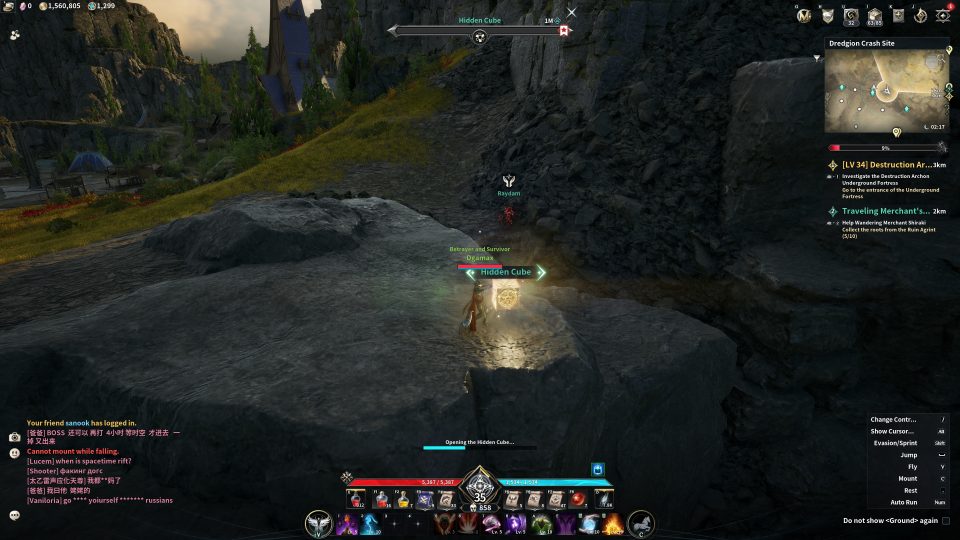Click the left arrow beside Hidden Cube label
Image resolution: width=960 pixels, height=540 pixels.
(471, 272)
